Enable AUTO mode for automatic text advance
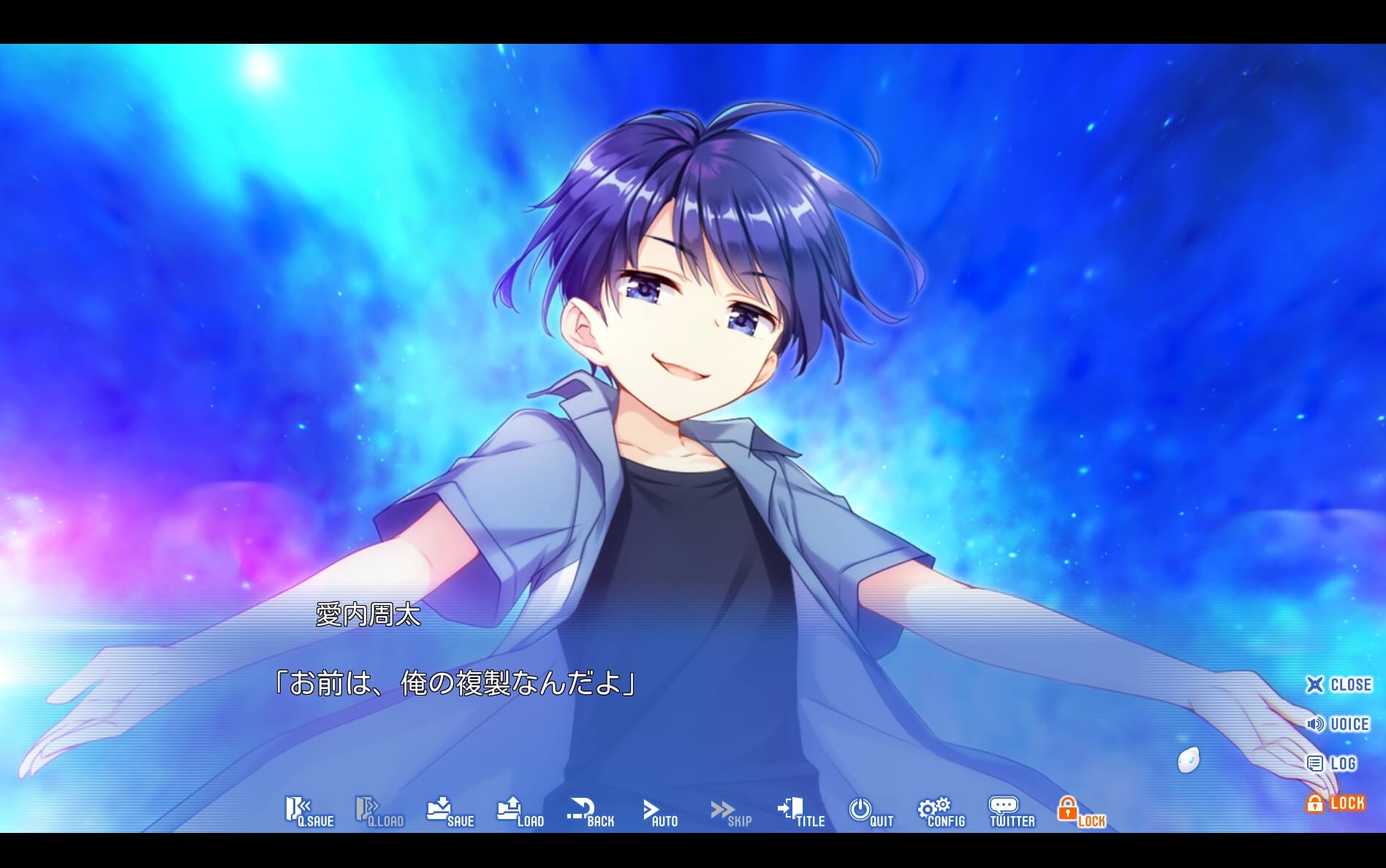Screen dimensions: 1386x868 coord(659,811)
